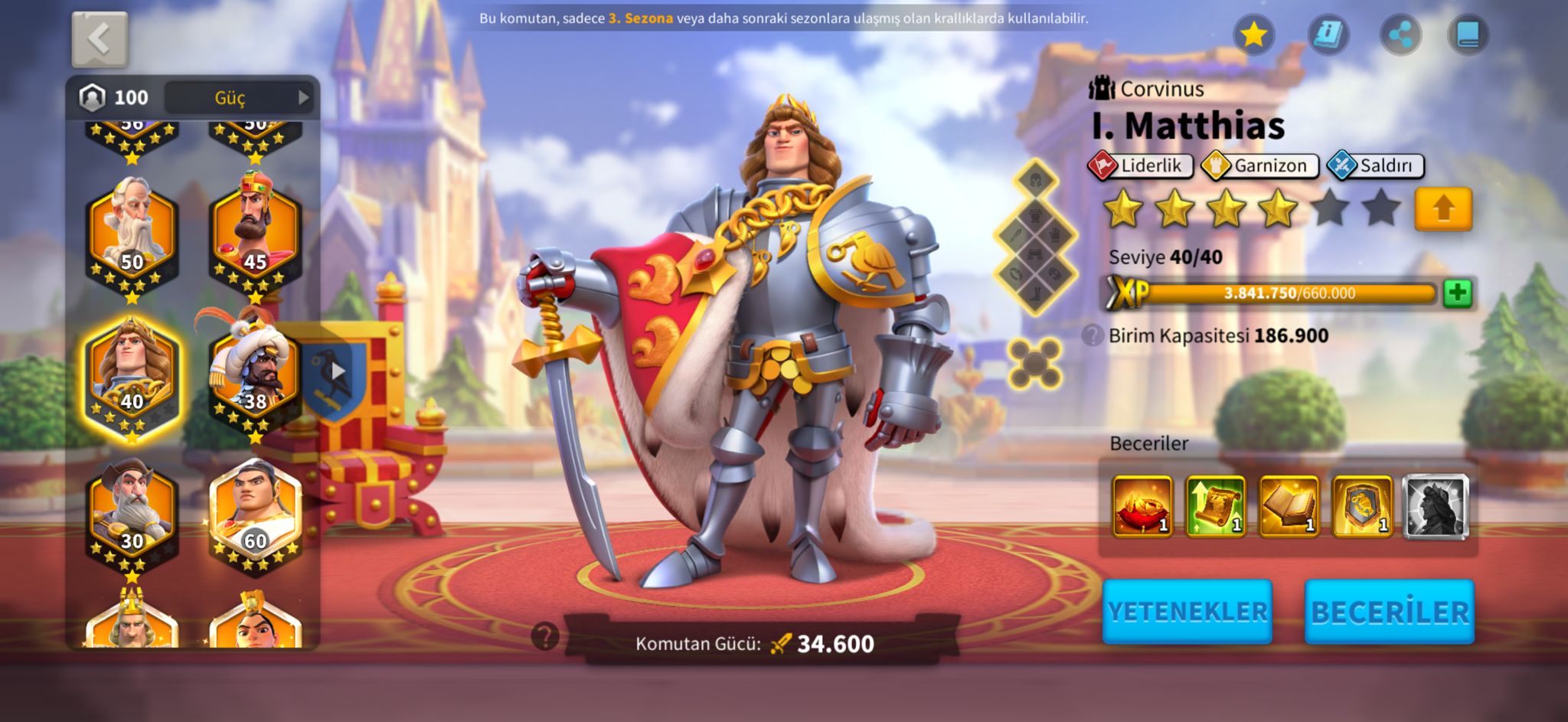View the green scroll skill

(x=1215, y=506)
